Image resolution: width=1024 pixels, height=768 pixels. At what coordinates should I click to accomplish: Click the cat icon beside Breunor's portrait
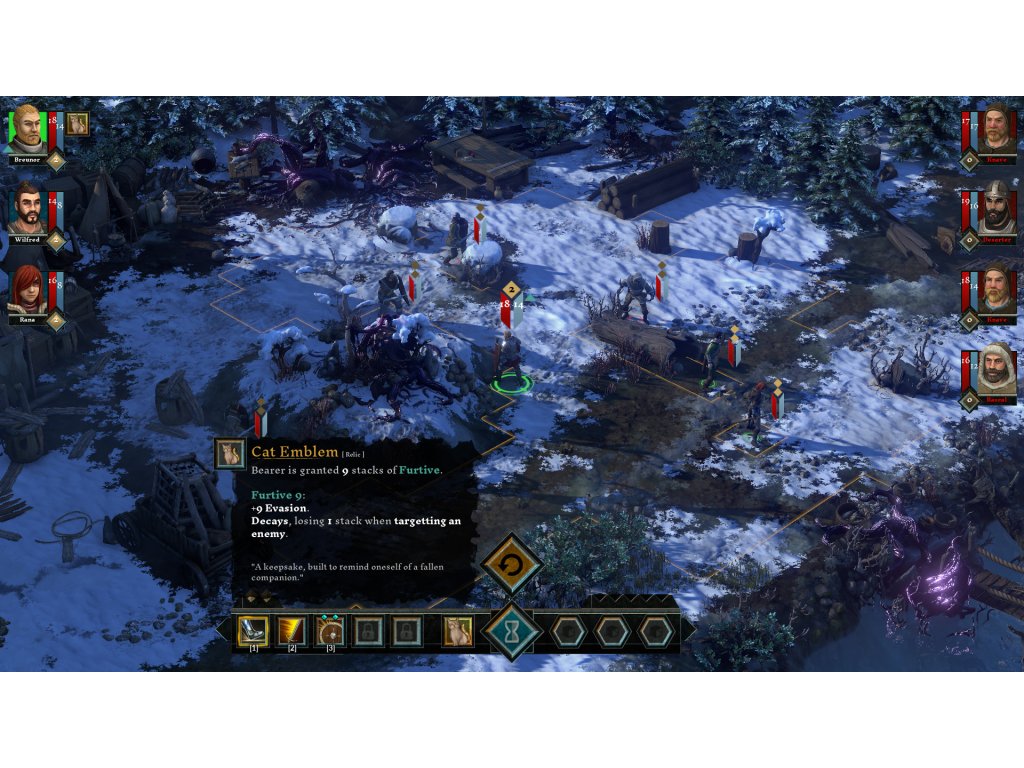coord(78,123)
